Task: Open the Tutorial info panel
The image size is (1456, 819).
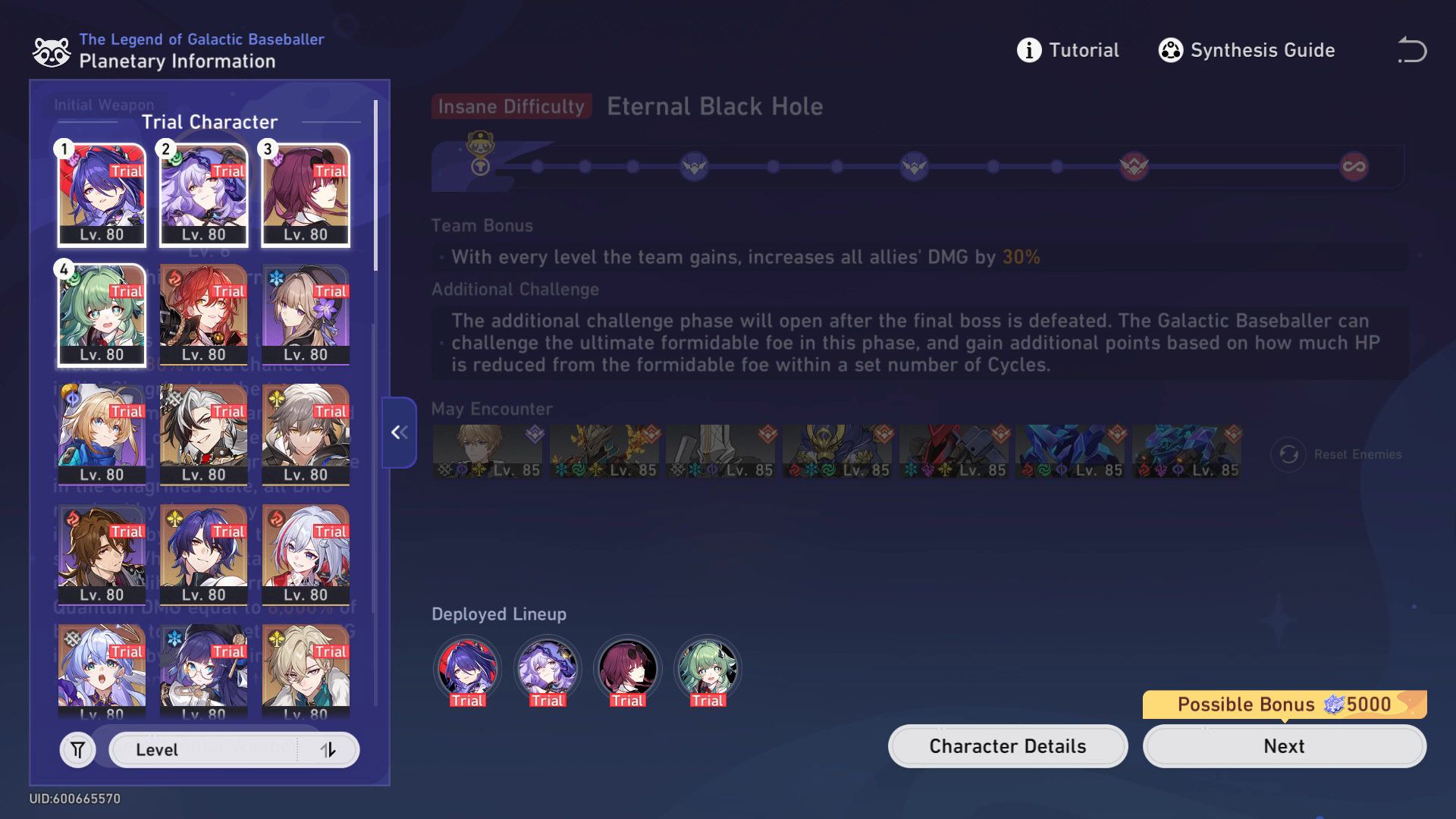Action: (x=1068, y=50)
